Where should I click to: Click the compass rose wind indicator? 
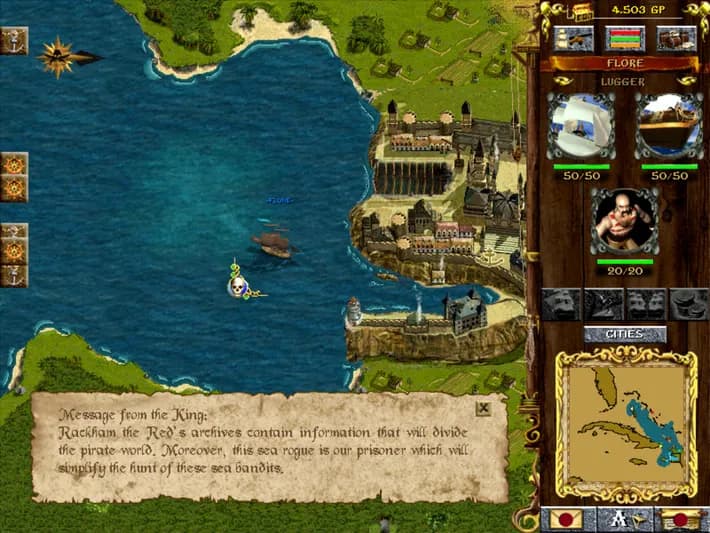pyautogui.click(x=58, y=57)
